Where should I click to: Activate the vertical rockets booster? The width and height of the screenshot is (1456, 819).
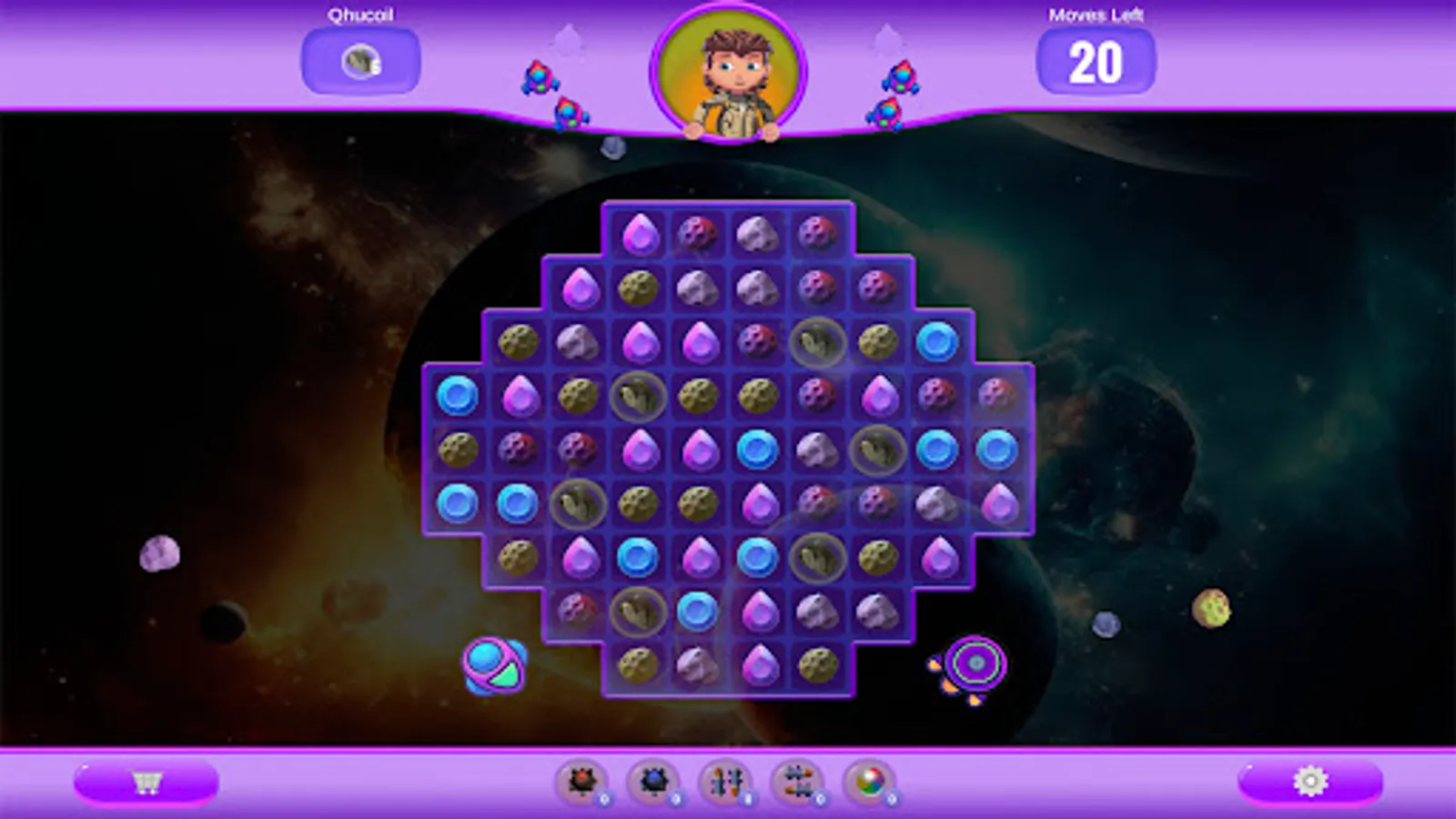point(728,781)
